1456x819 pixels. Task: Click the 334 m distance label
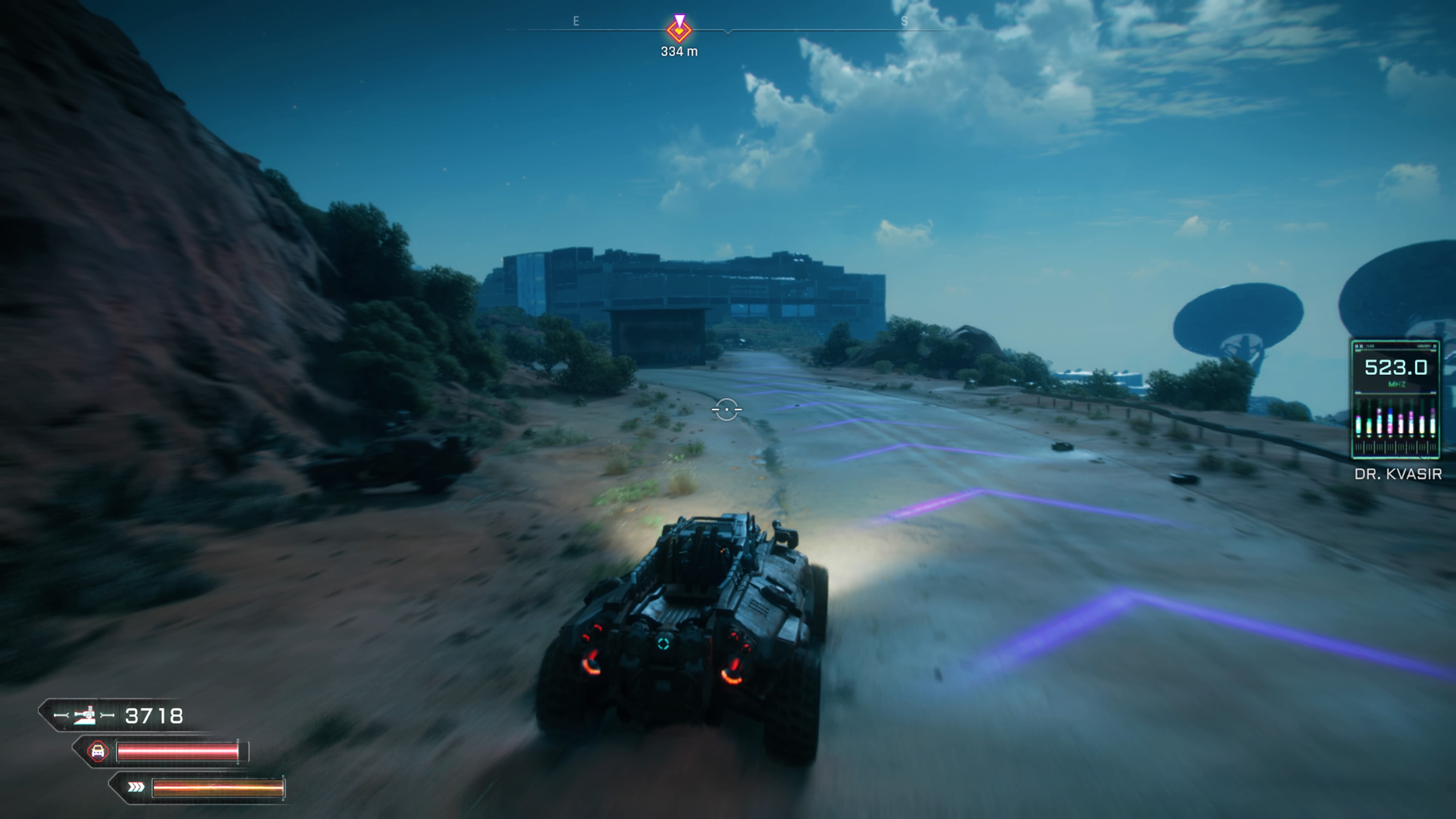coord(679,51)
